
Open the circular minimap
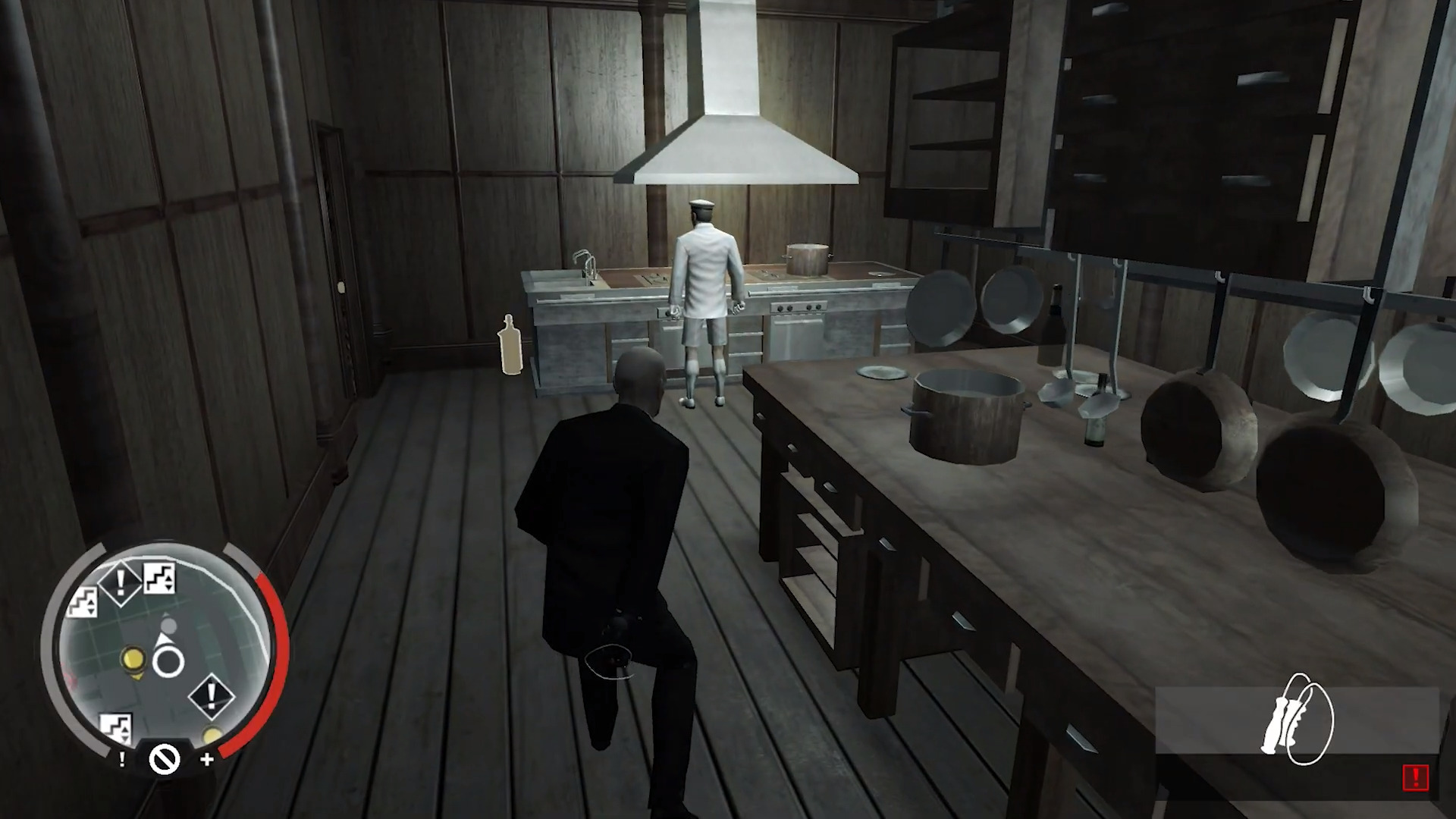click(163, 652)
